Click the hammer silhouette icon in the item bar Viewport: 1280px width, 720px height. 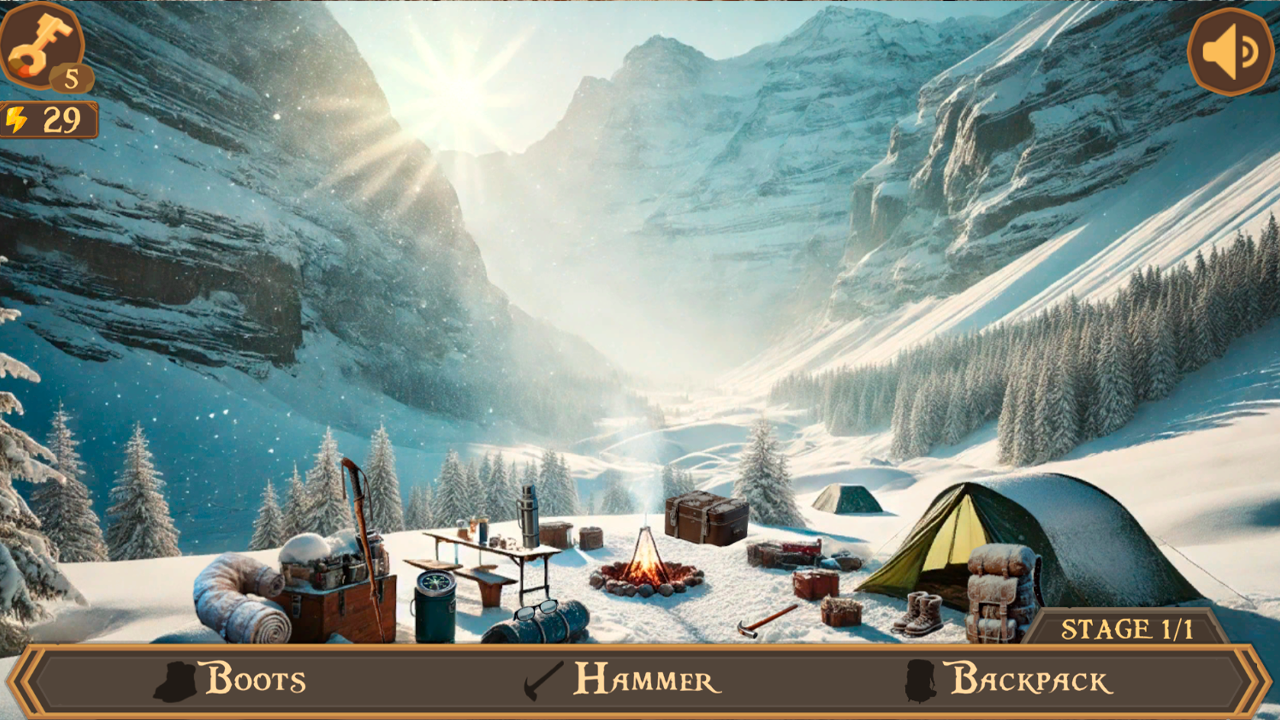[540, 679]
